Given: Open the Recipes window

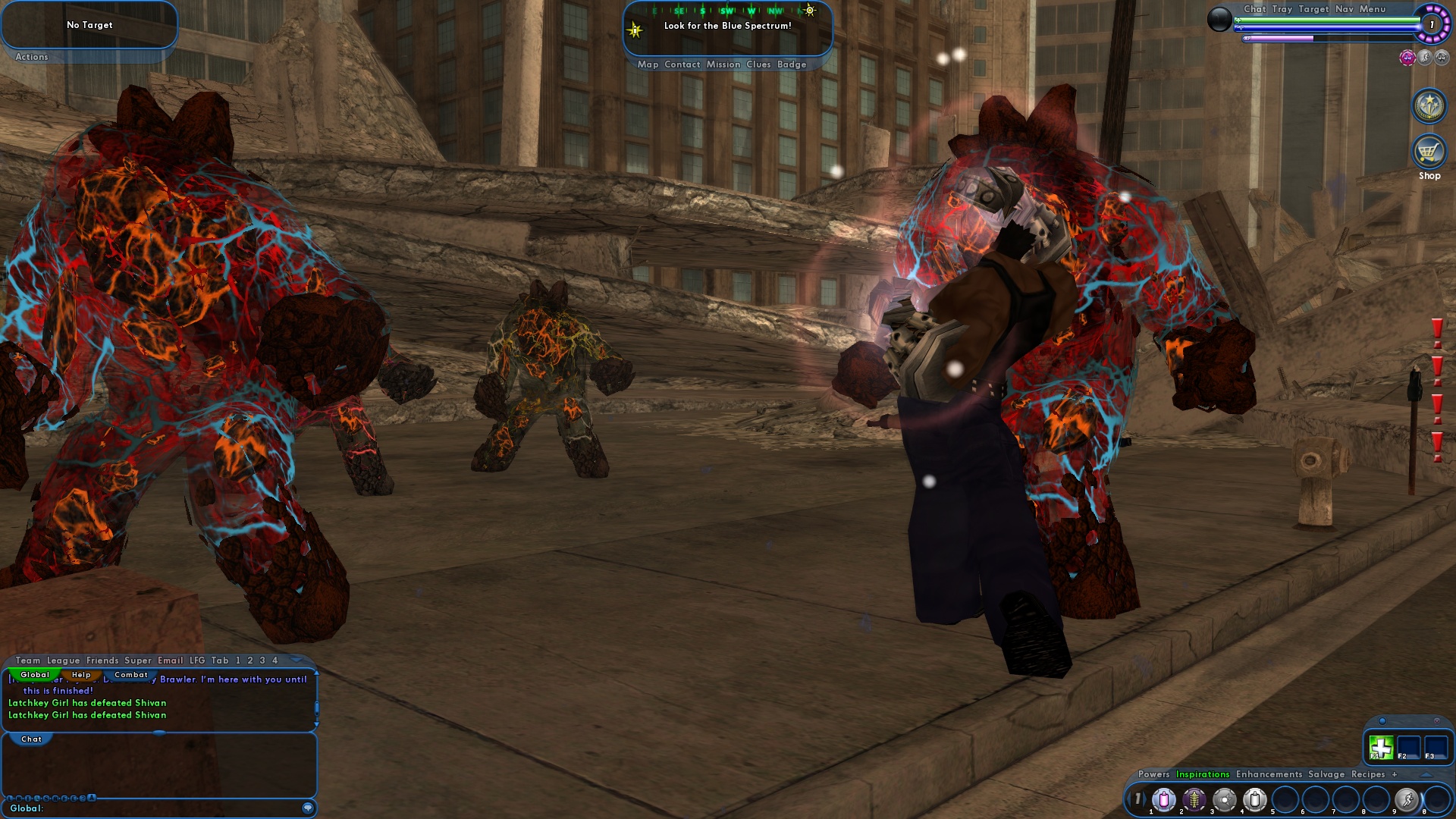Looking at the screenshot, I should pyautogui.click(x=1367, y=774).
